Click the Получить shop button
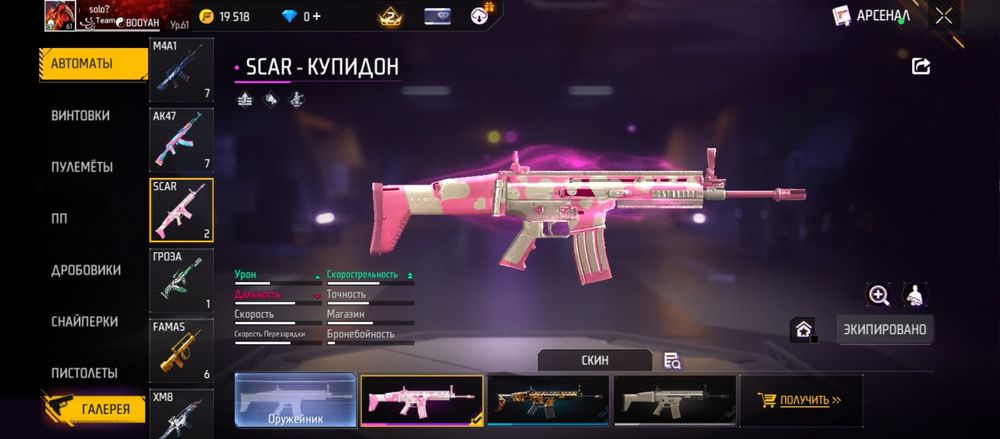The image size is (1000, 439). point(801,401)
